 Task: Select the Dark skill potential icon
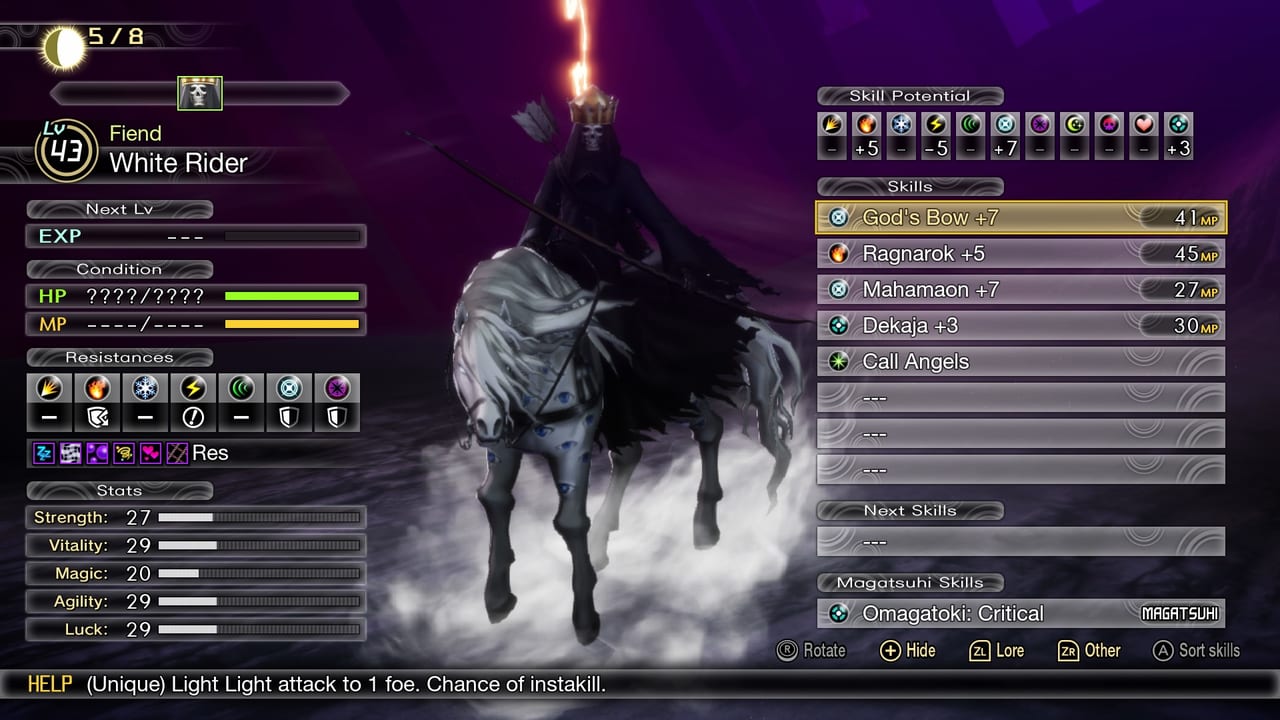coord(1039,129)
